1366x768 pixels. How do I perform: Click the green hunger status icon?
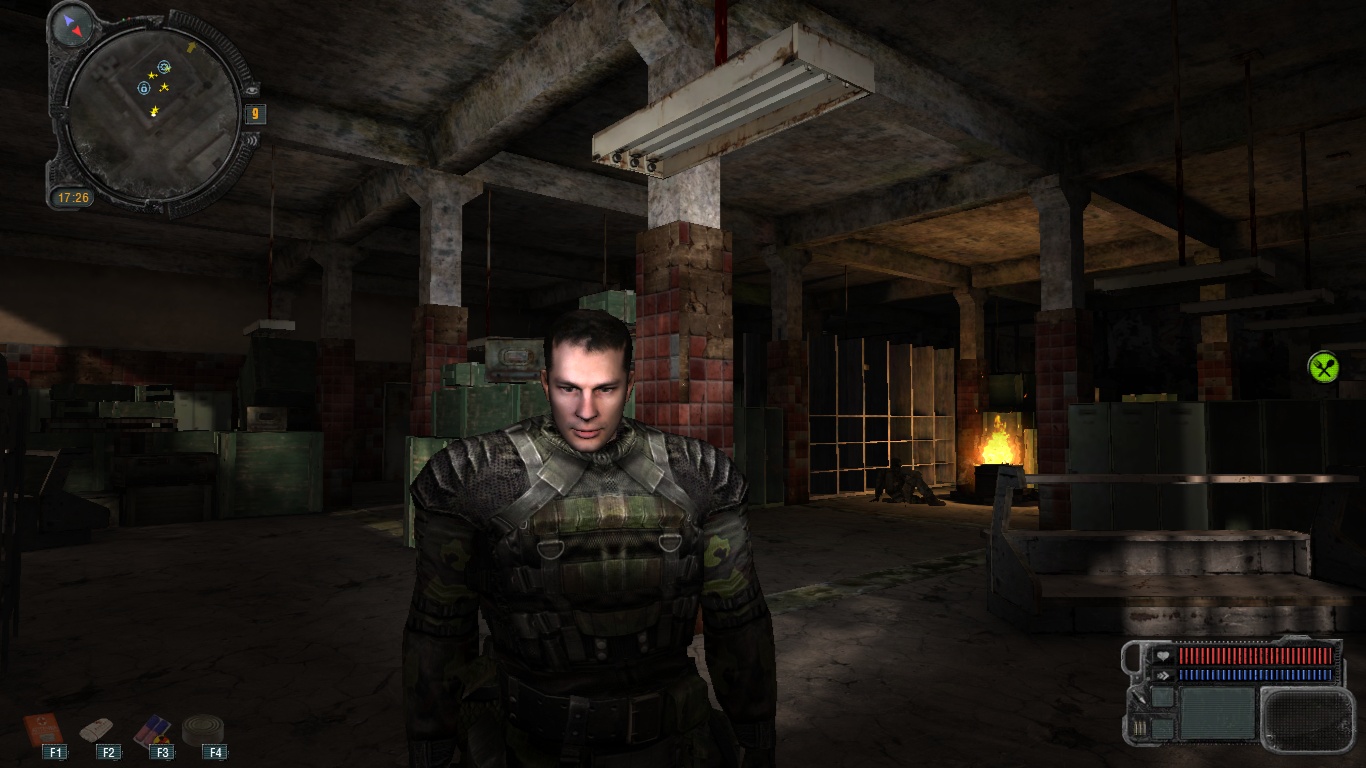click(x=1323, y=367)
